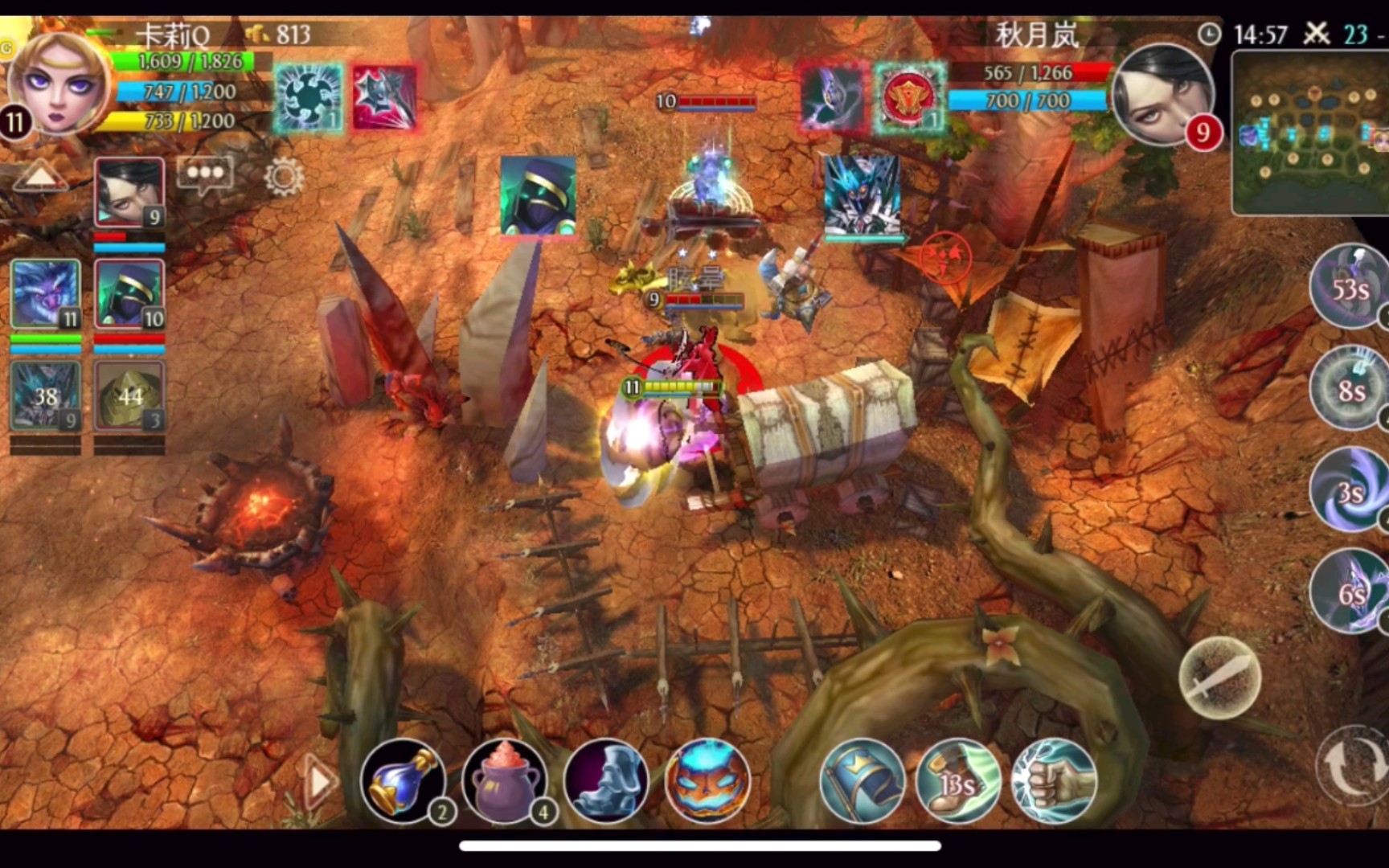Select the level 9 dark-haired ally portrait
The width and height of the screenshot is (1389, 868).
[129, 194]
